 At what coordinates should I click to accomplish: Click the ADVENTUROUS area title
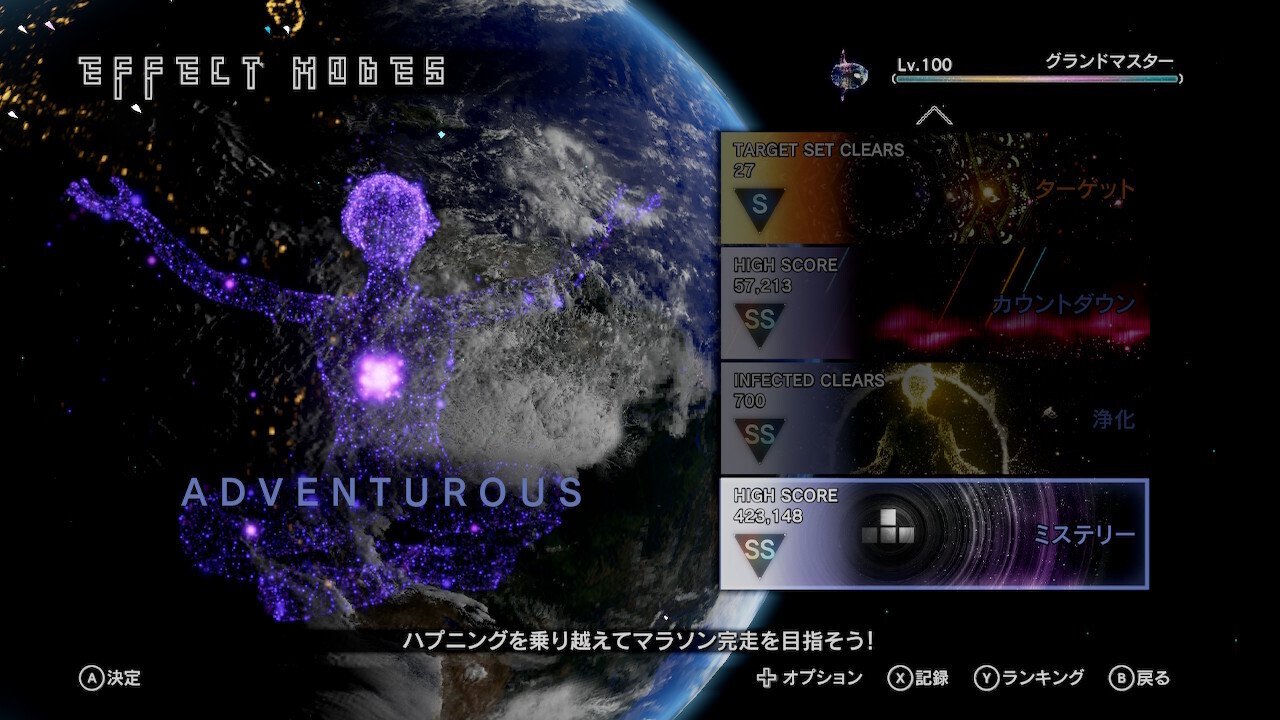(383, 491)
